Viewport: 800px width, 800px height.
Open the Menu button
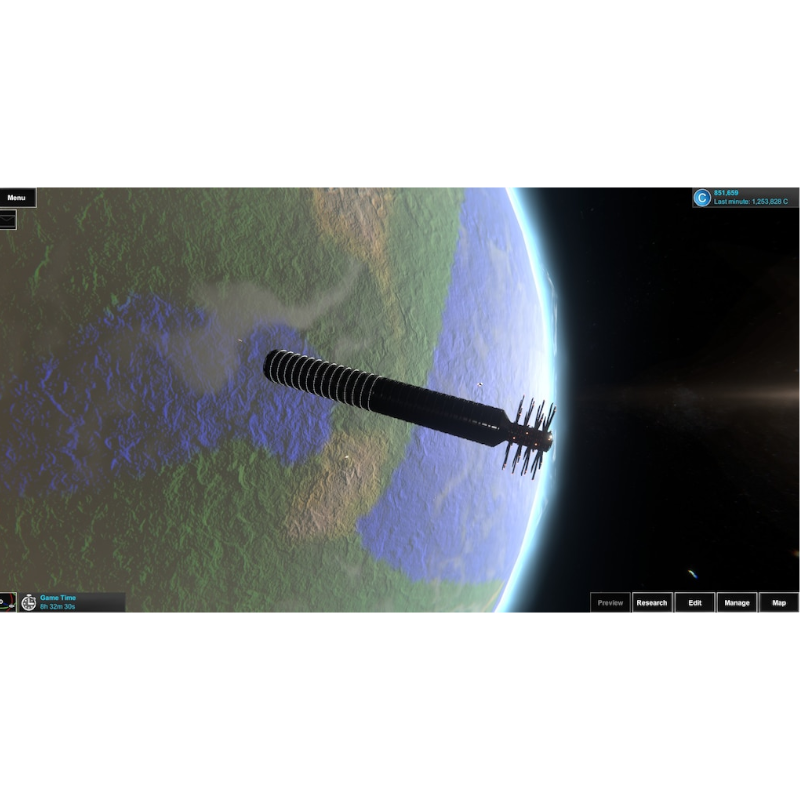coord(17,197)
